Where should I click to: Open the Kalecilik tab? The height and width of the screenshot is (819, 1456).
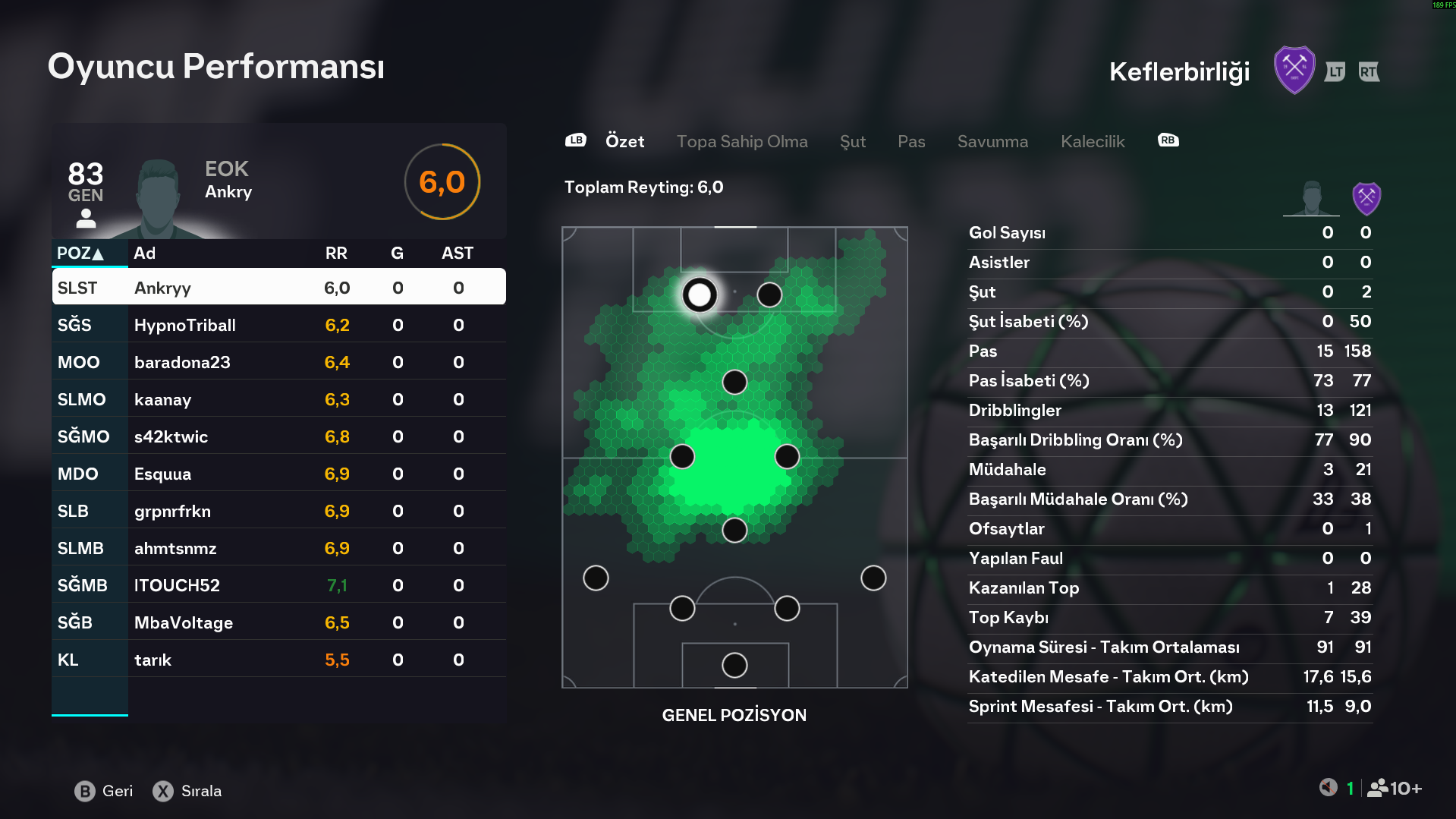pyautogui.click(x=1092, y=142)
